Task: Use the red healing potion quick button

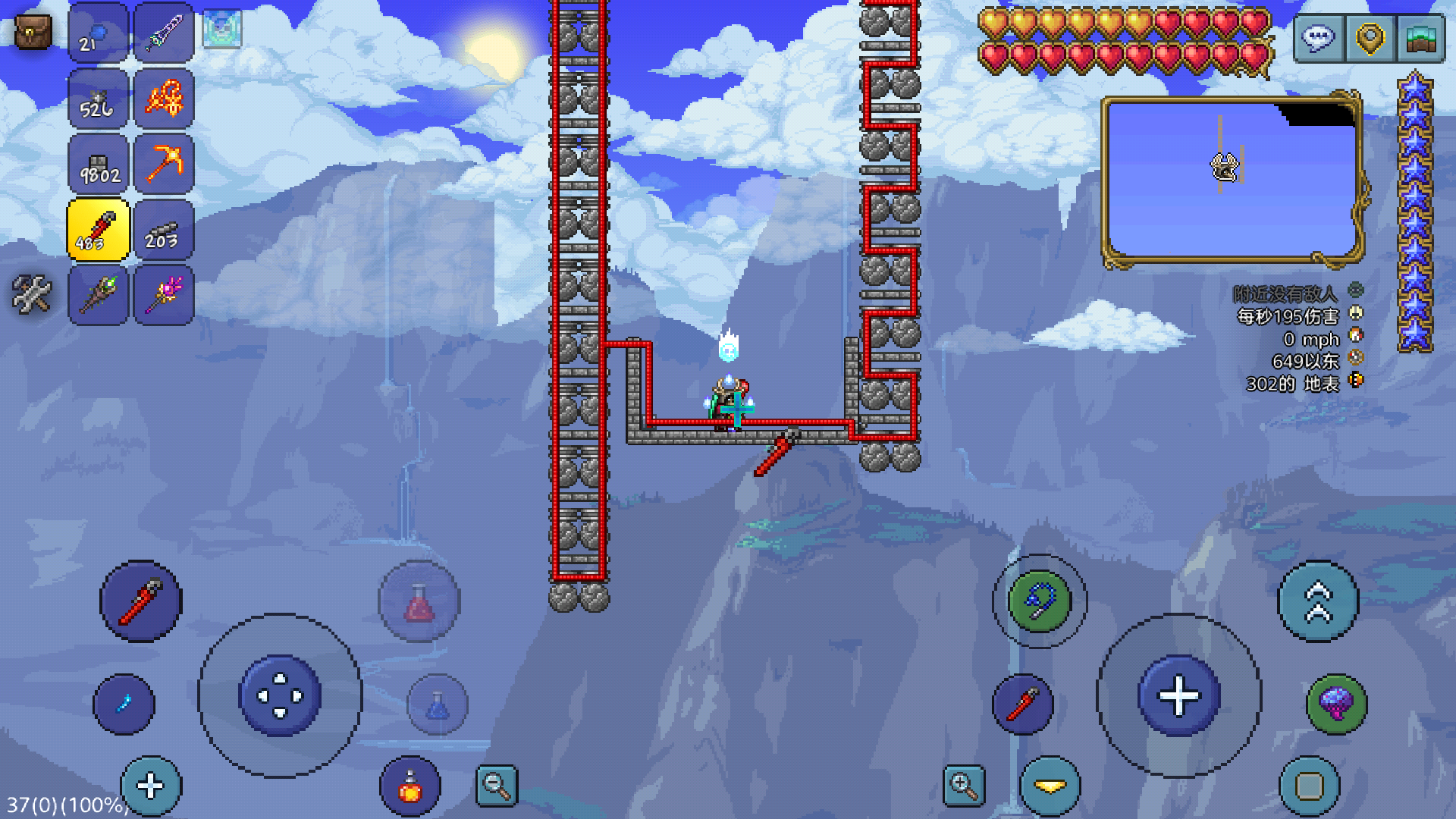Action: 419,602
